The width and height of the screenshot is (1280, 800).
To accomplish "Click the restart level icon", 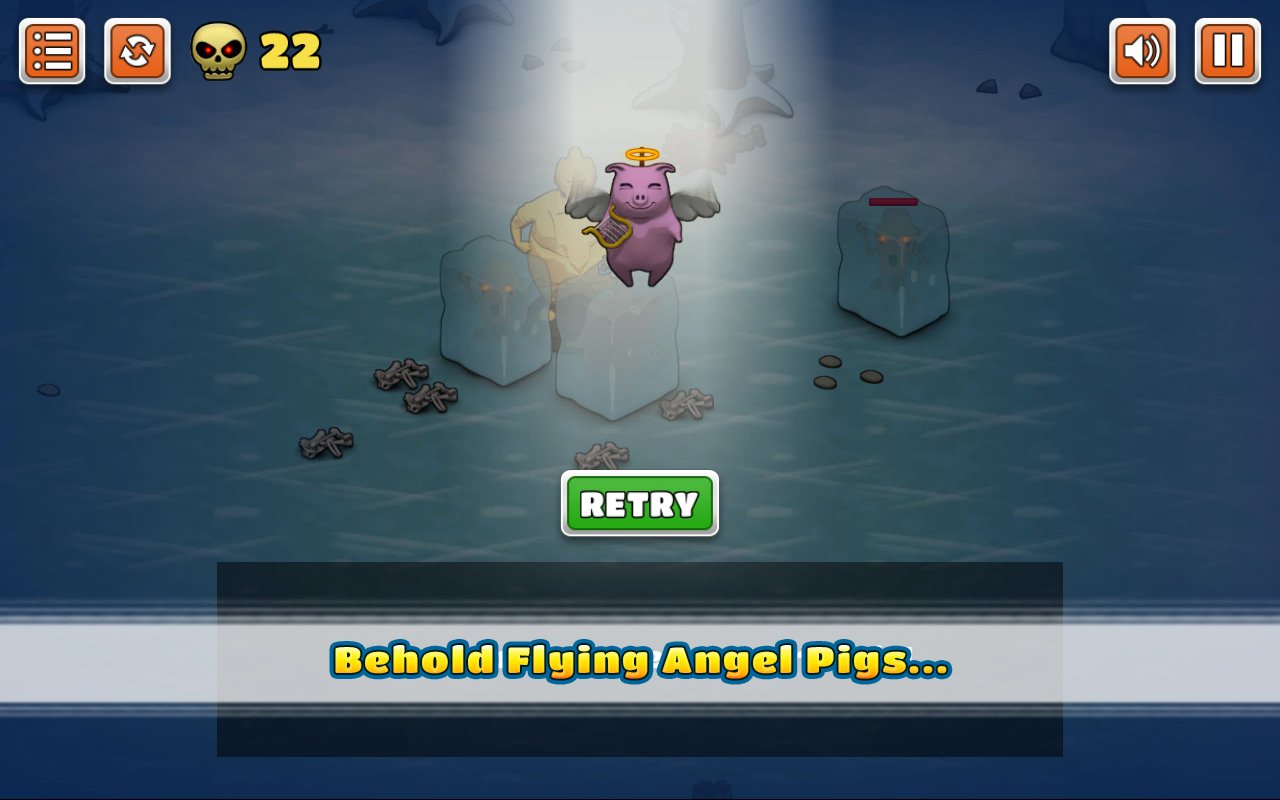I will [139, 49].
